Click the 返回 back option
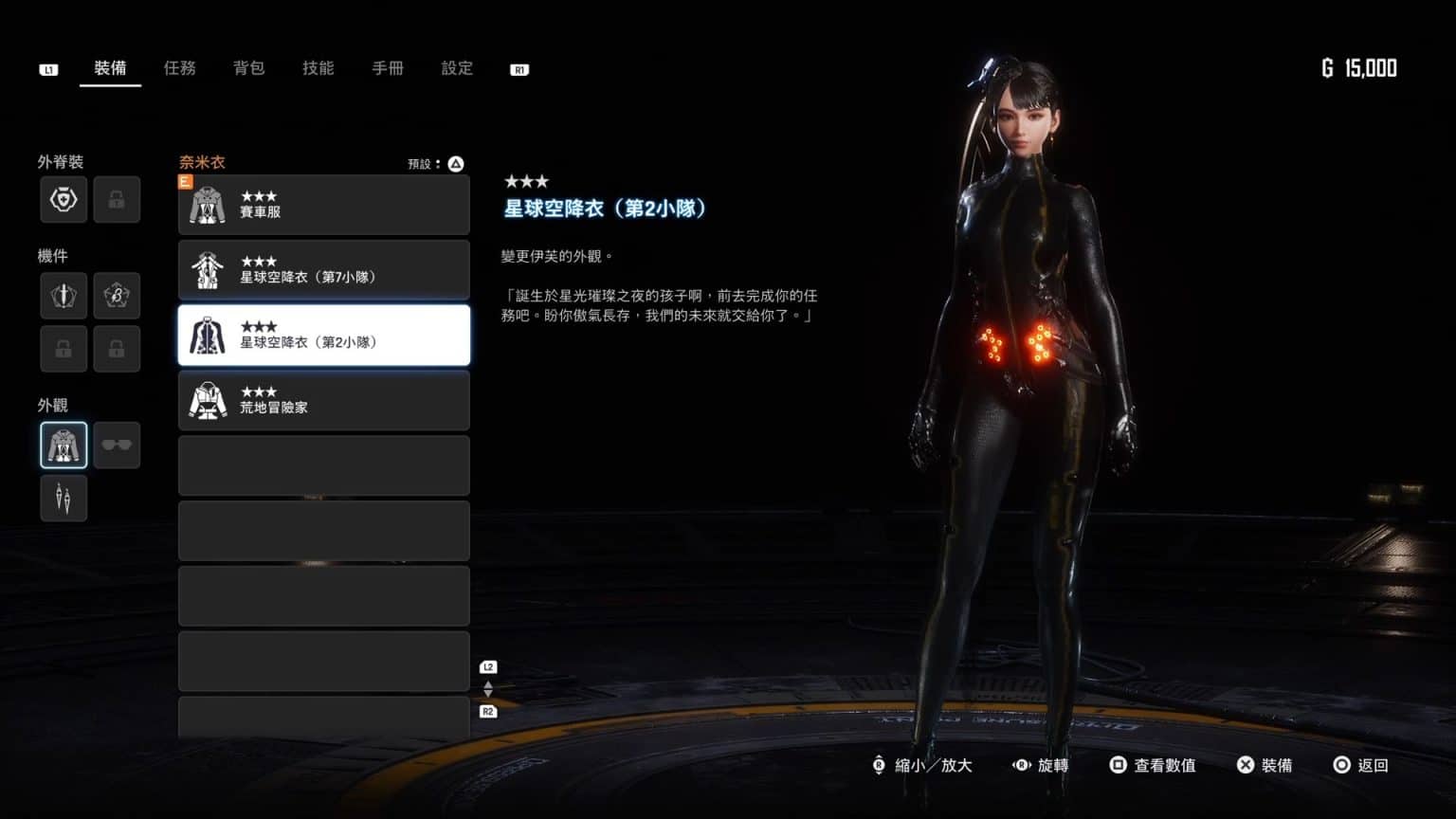1456x819 pixels. (x=1361, y=765)
